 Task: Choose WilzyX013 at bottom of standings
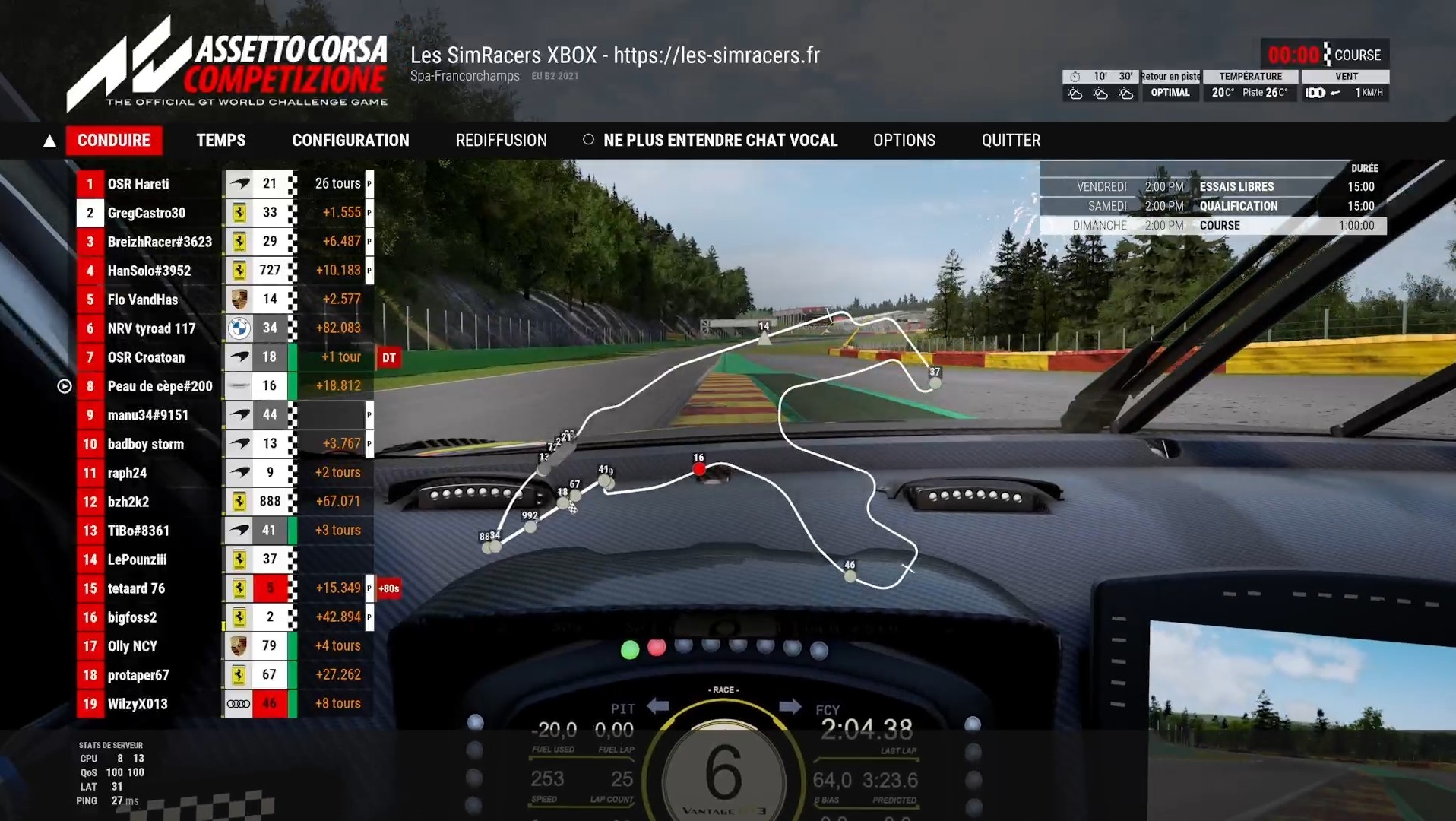(138, 704)
